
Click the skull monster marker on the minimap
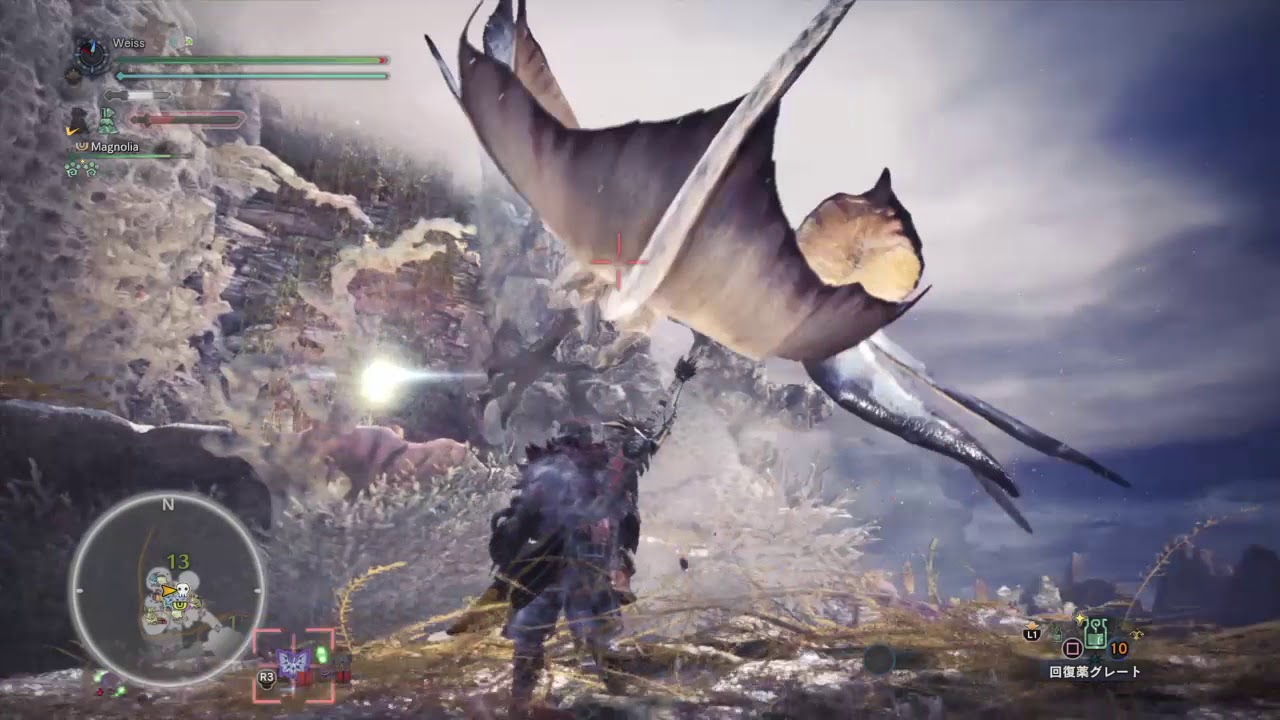(x=182, y=590)
